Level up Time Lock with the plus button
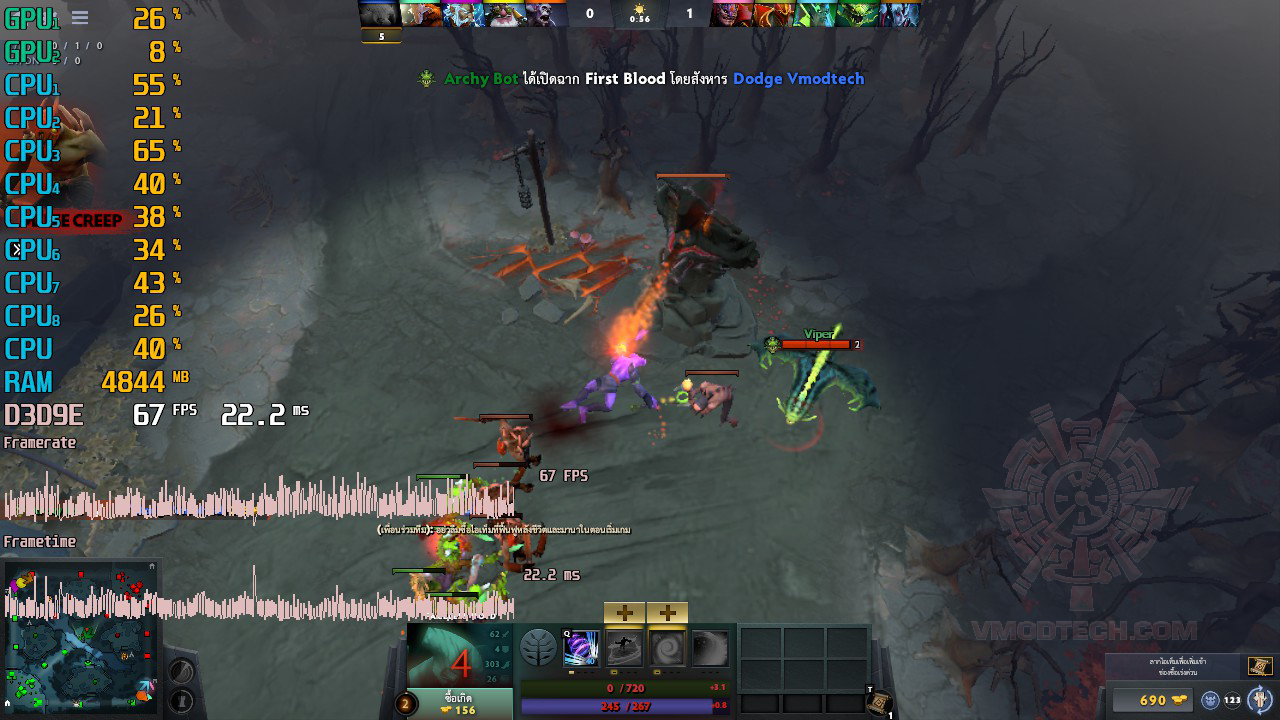1280x720 pixels. pyautogui.click(x=667, y=613)
